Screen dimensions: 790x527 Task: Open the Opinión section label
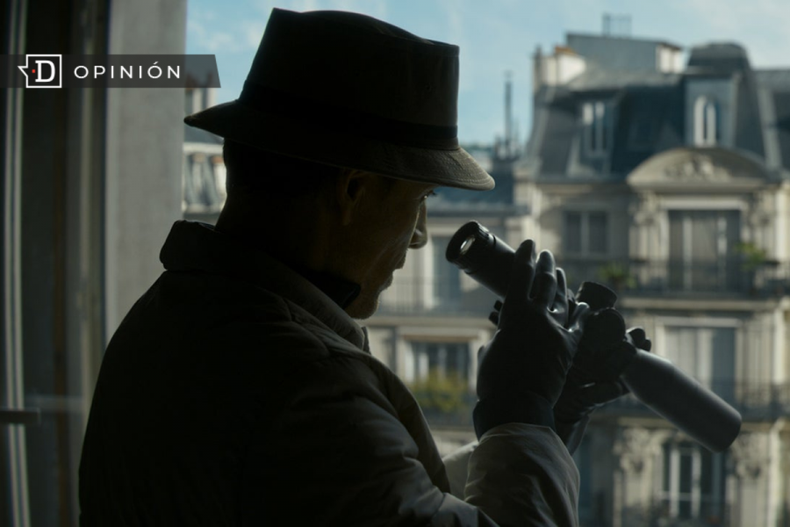126,71
